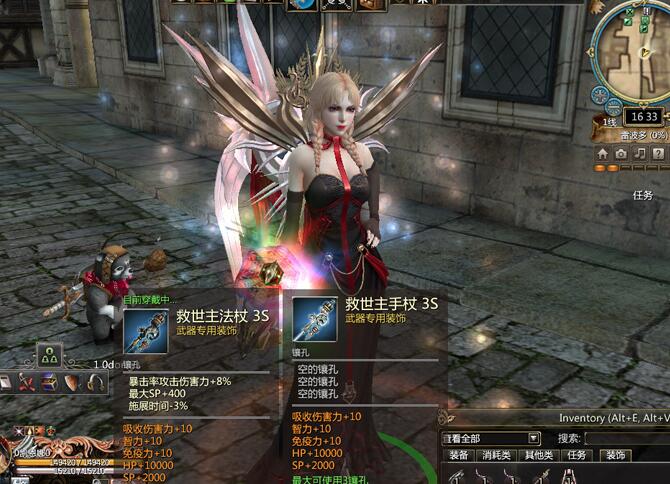The height and width of the screenshot is (484, 670).
Task: Click the headphones shortcut icon
Action: (x=95, y=382)
